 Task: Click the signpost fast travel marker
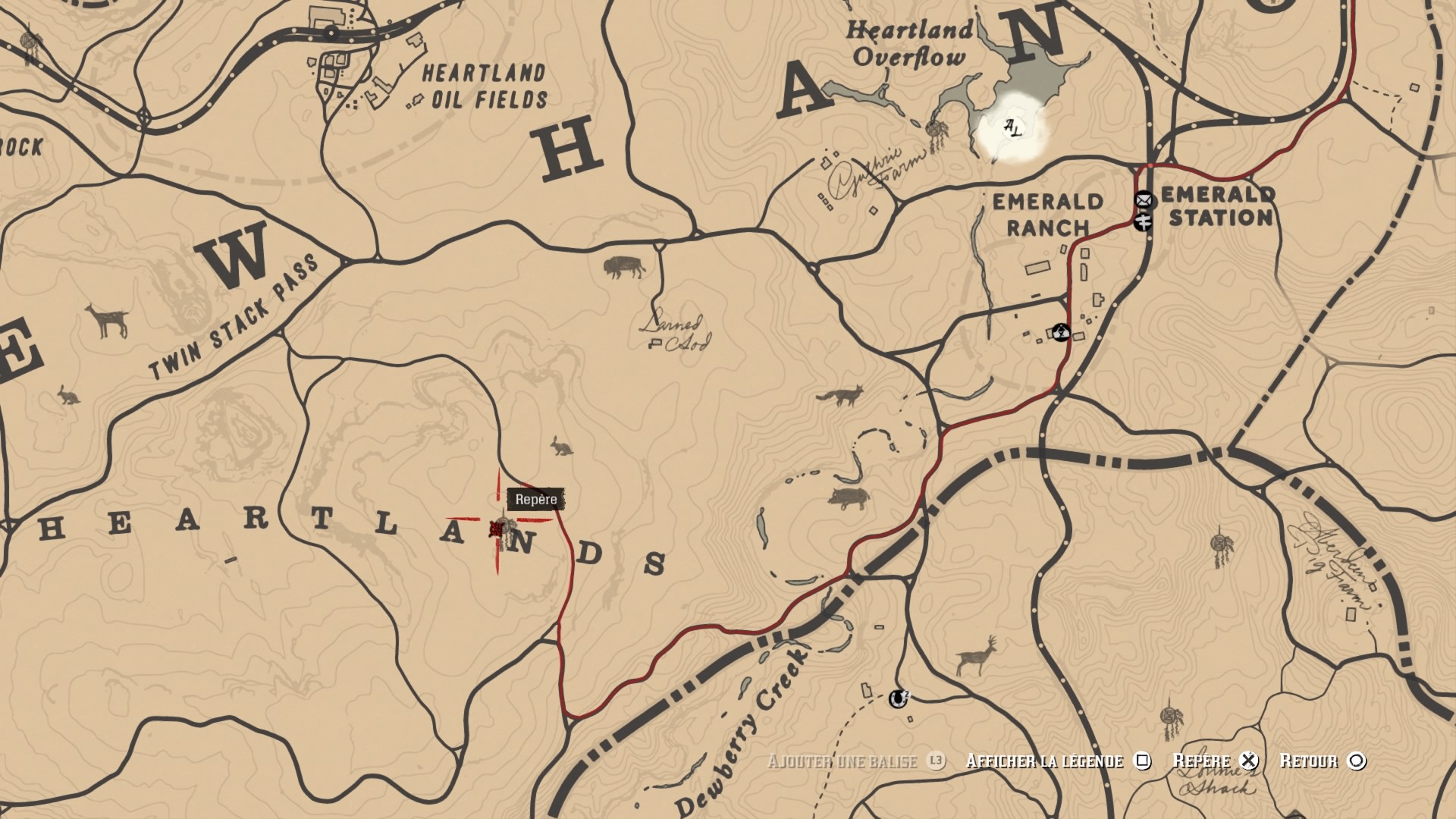tap(1144, 221)
